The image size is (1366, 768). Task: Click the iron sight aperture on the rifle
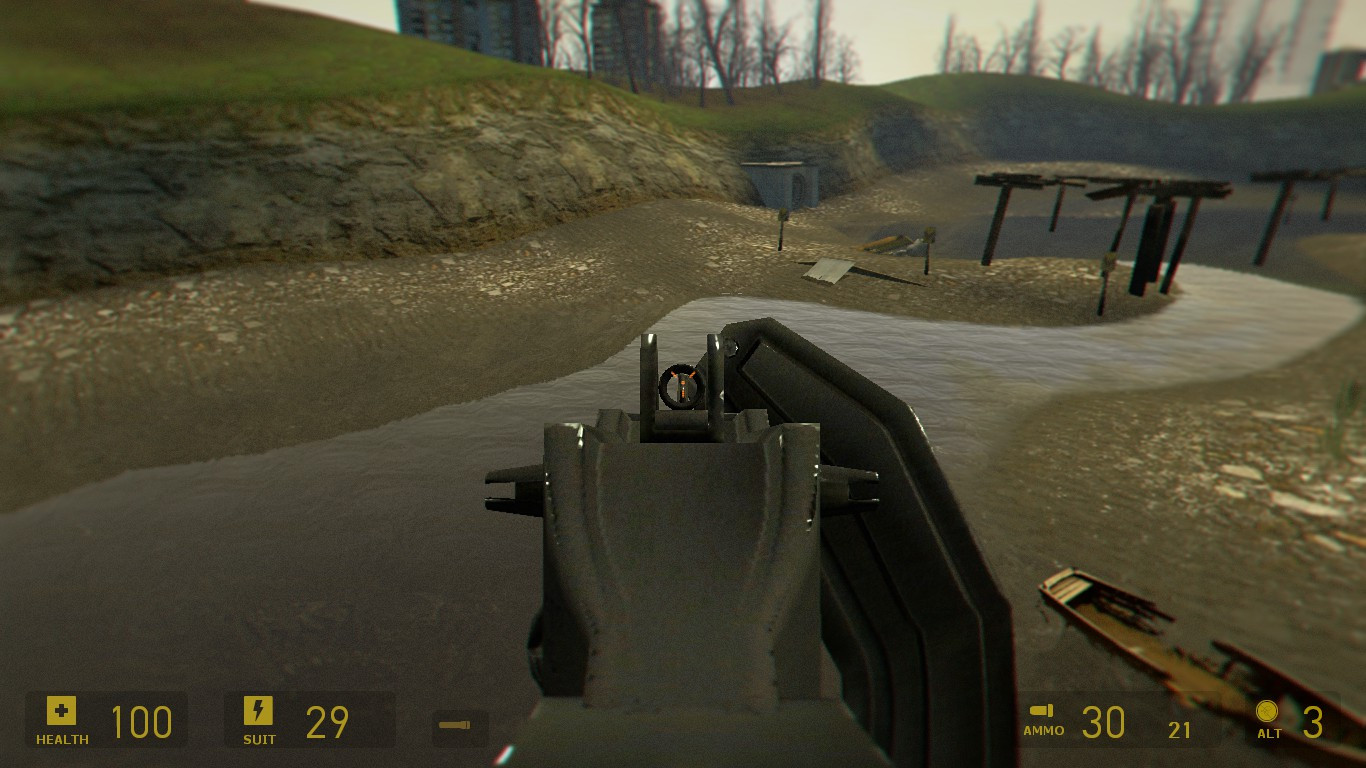pos(681,385)
